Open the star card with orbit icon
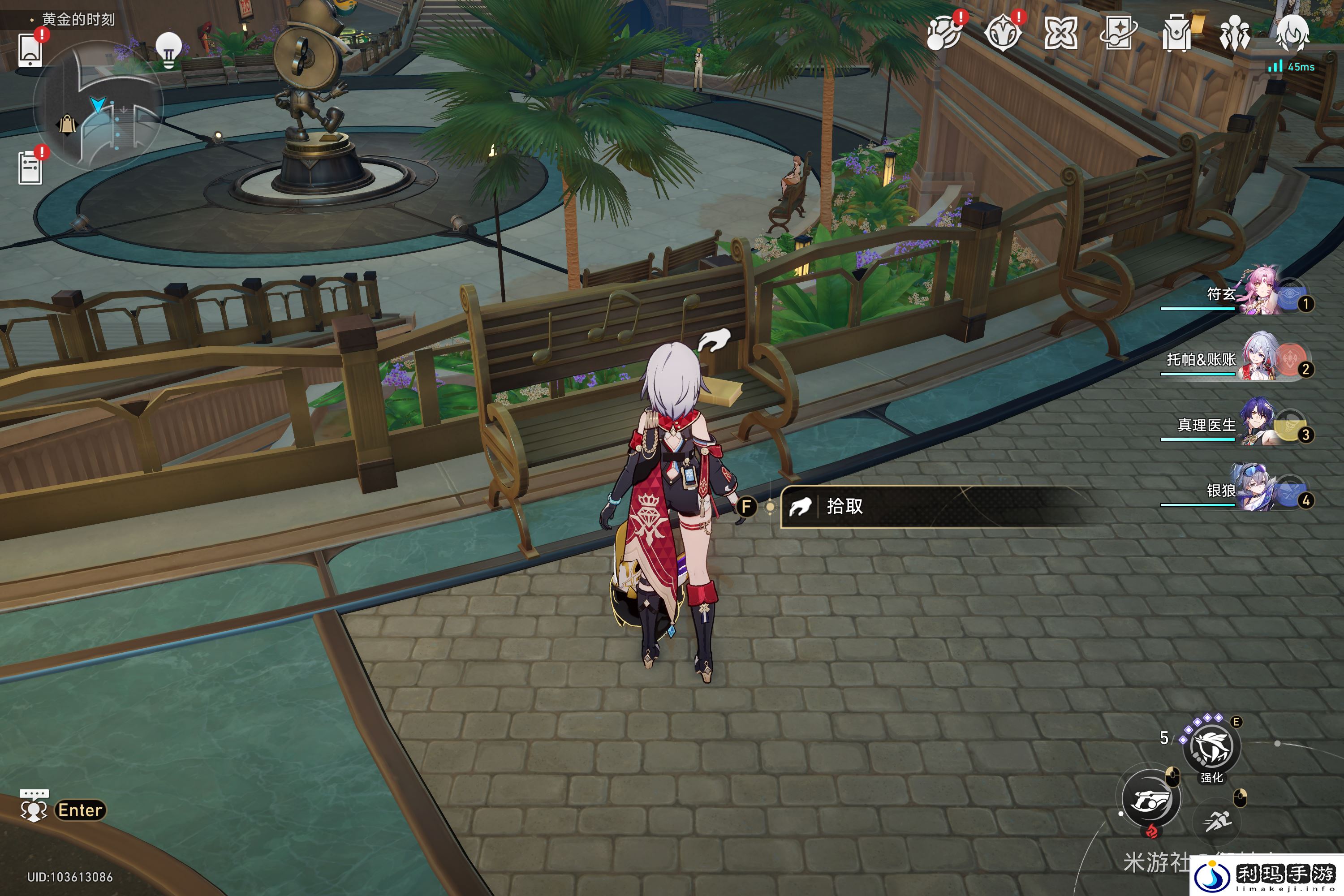The image size is (1344, 896). tap(1119, 33)
